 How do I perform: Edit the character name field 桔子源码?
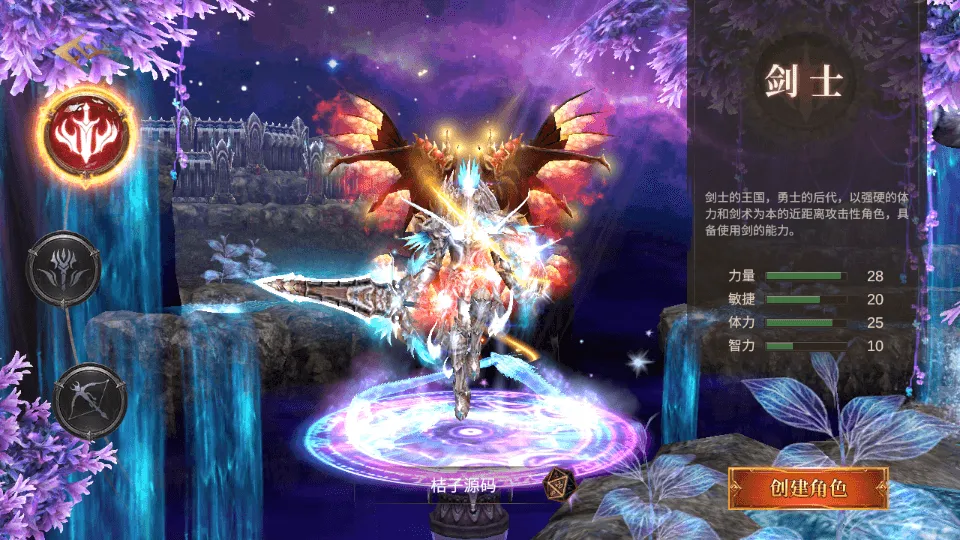click(x=456, y=486)
